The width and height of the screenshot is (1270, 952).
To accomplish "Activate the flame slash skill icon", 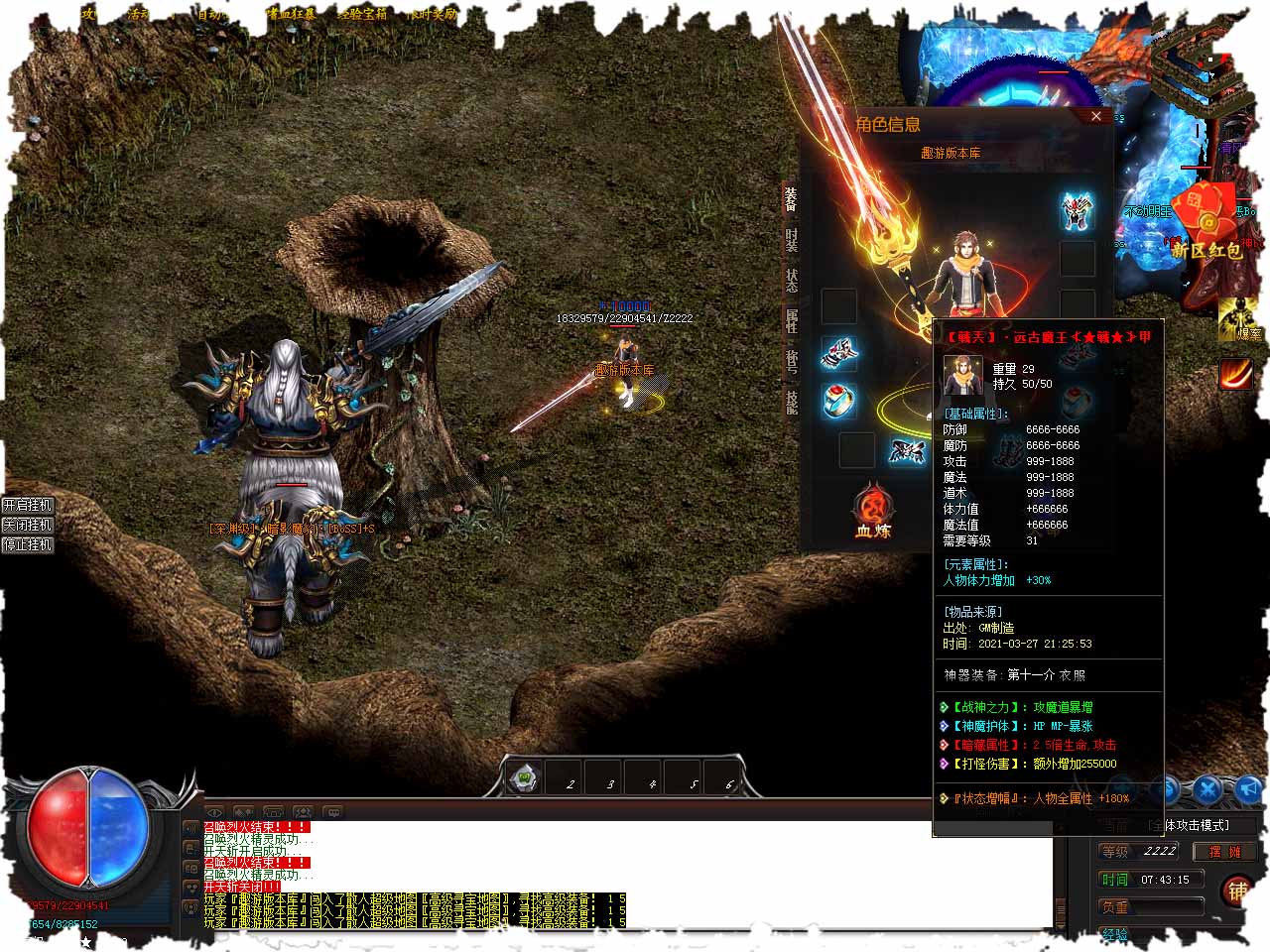I will tap(1236, 375).
